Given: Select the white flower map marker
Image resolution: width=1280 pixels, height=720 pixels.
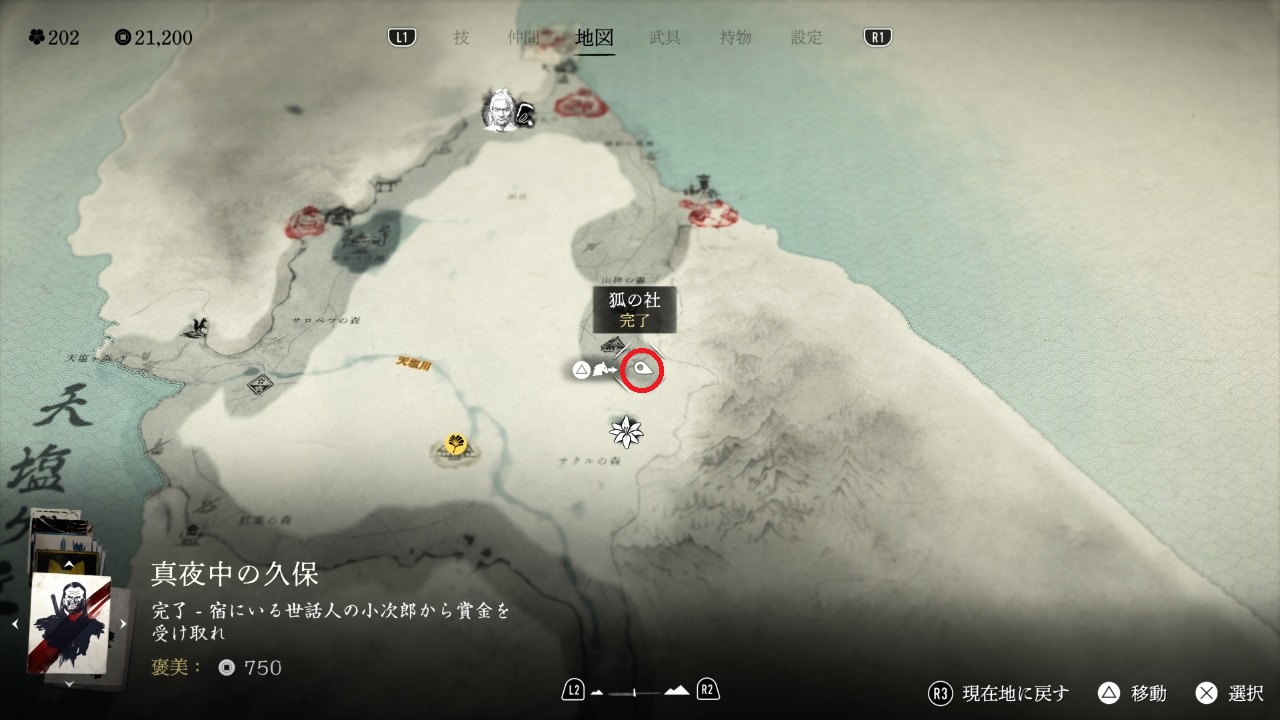Looking at the screenshot, I should pos(626,431).
